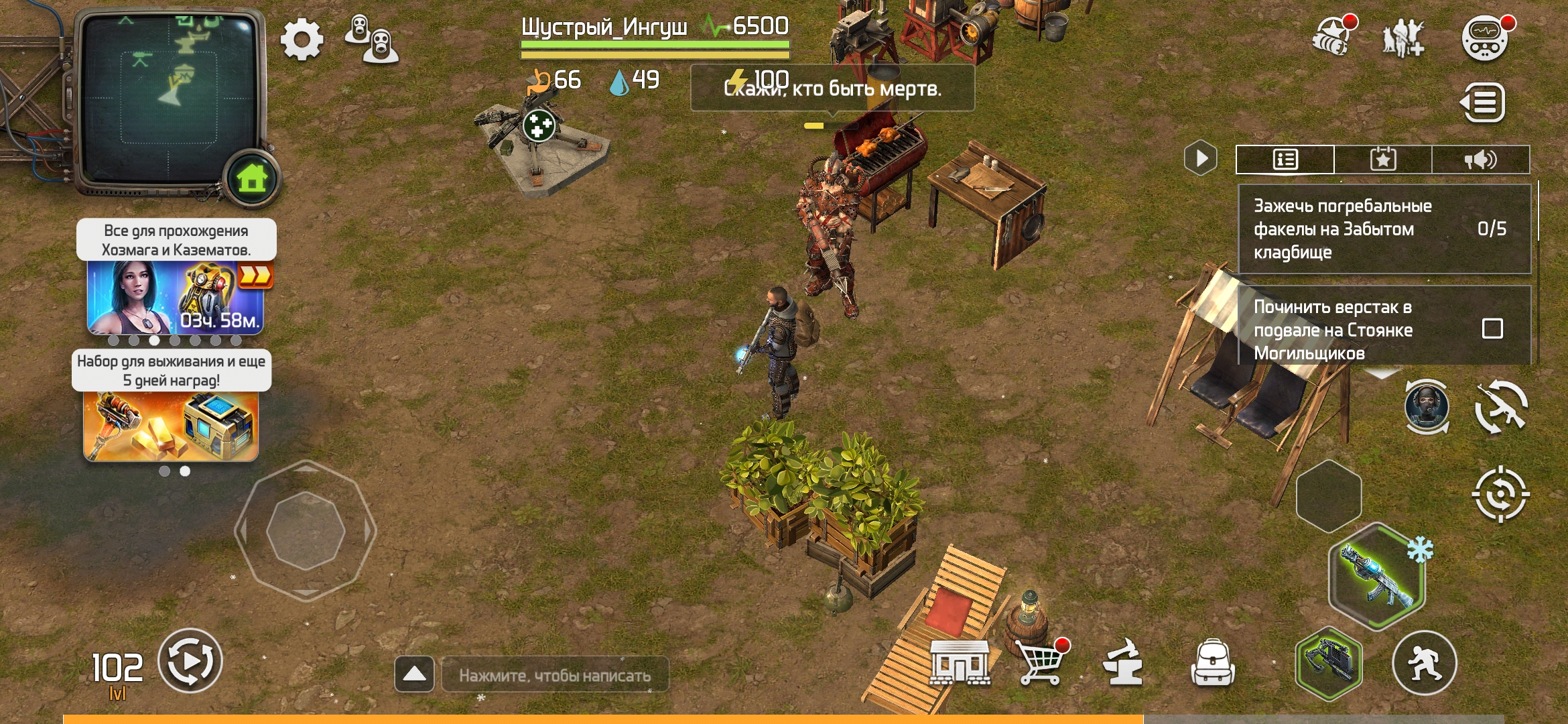Toggle the auto-mode circular play button
This screenshot has width=1568, height=724.
[190, 661]
